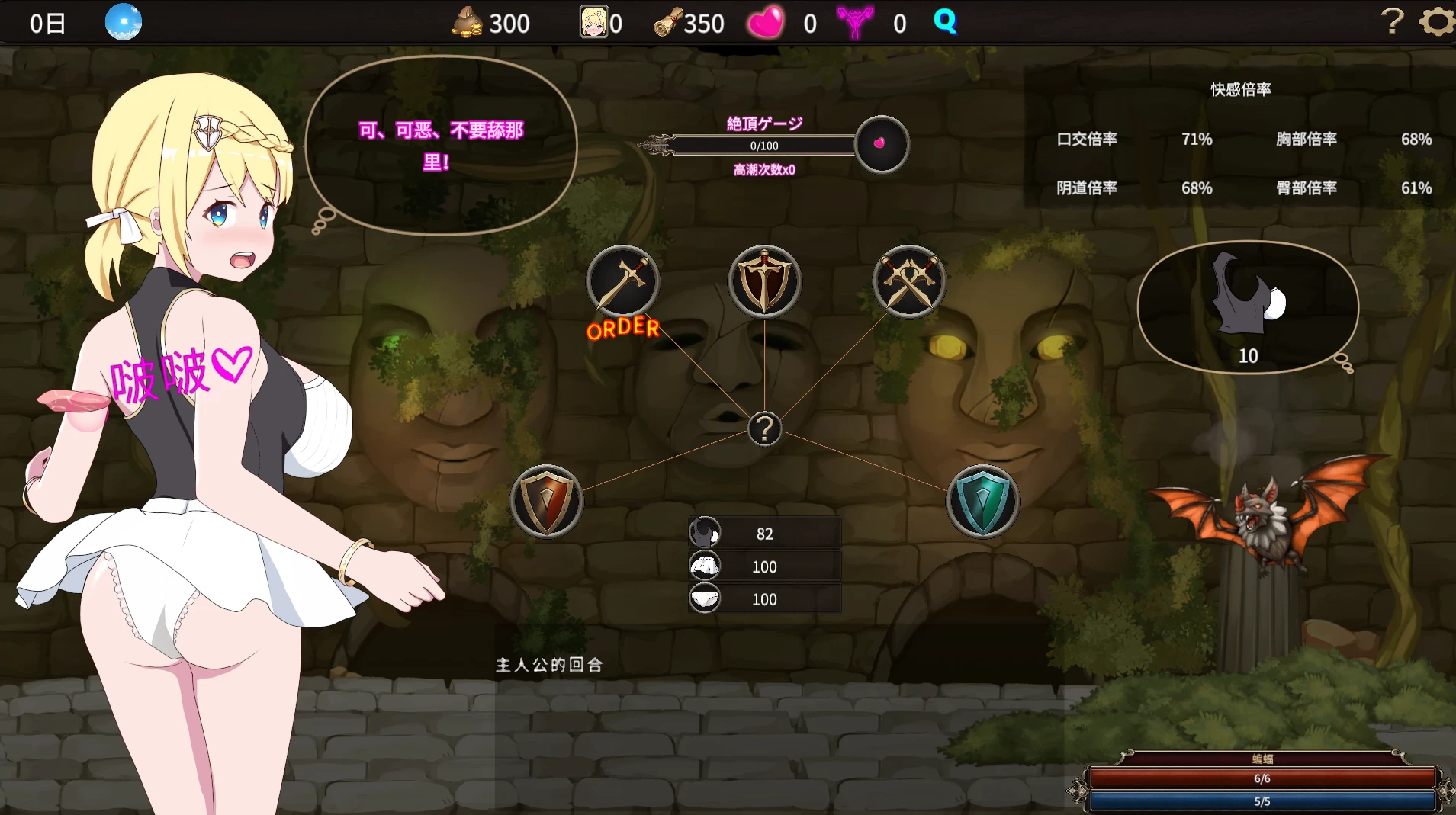Click the shield with sword skill icon
The height and width of the screenshot is (815, 1456).
pos(764,281)
